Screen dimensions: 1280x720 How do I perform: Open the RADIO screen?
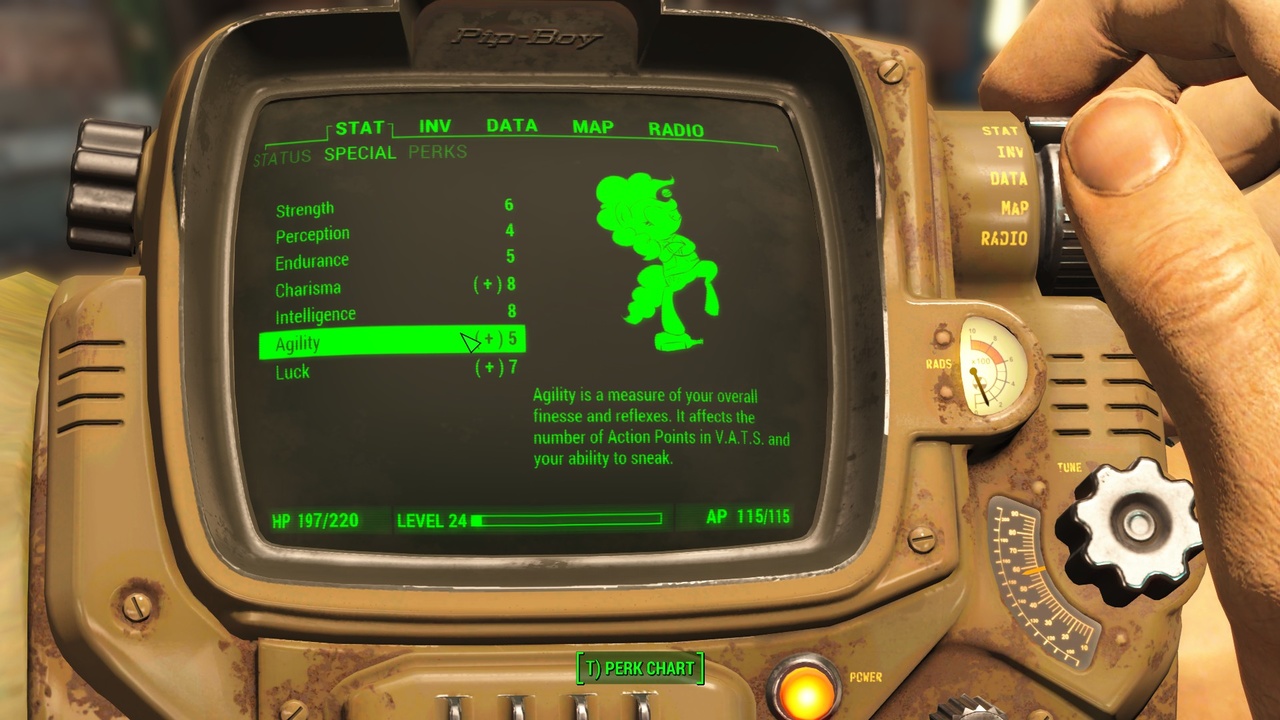pos(676,126)
